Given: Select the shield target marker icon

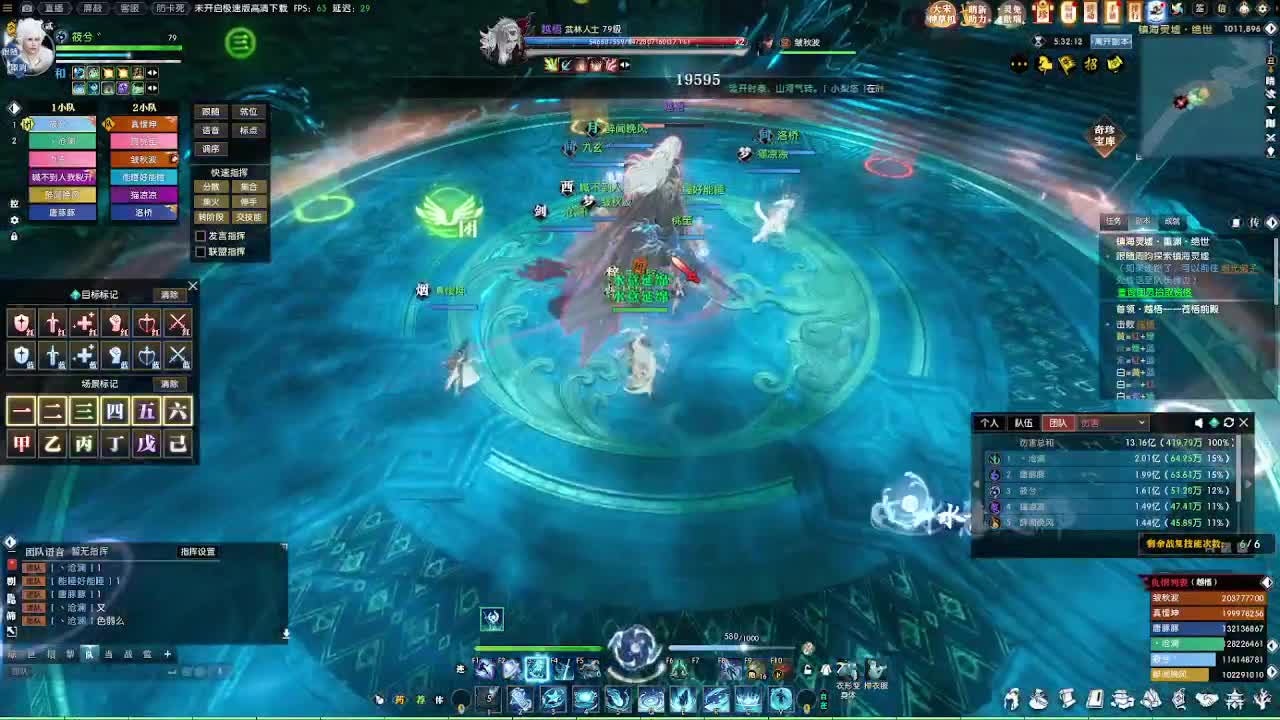Looking at the screenshot, I should click(x=21, y=323).
